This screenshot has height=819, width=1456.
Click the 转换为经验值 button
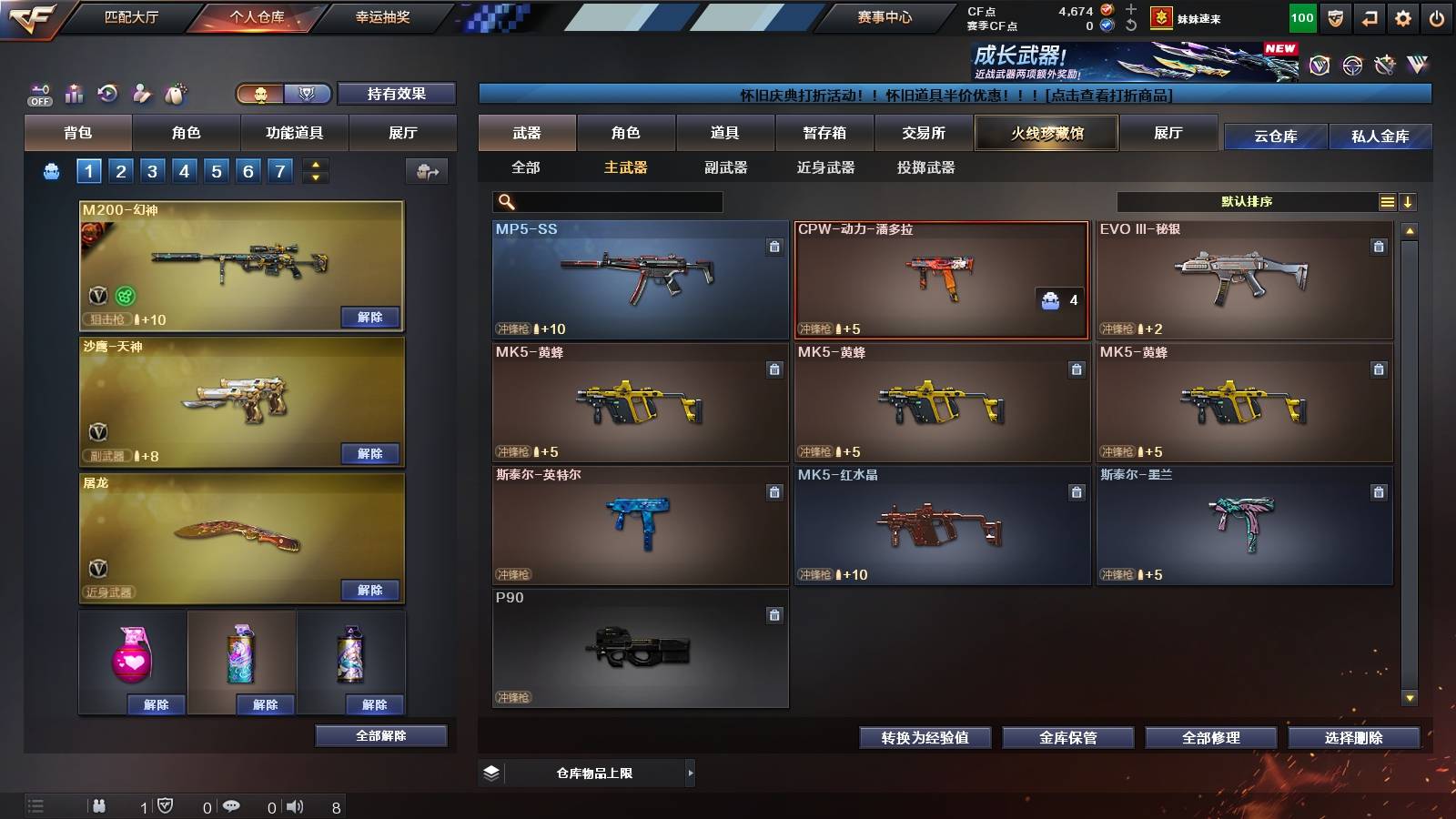pos(925,738)
